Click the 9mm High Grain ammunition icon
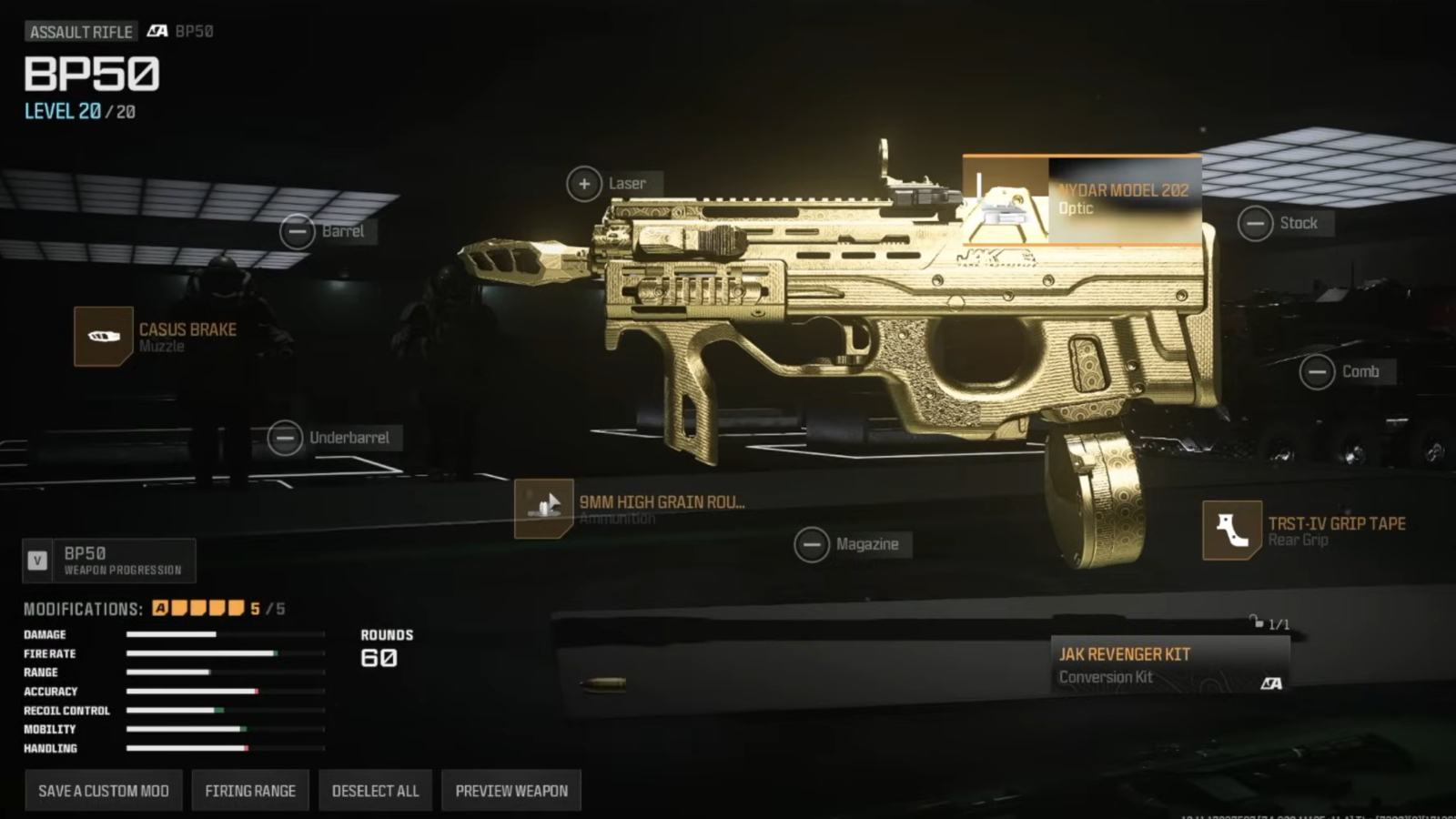This screenshot has height=819, width=1456. [x=543, y=507]
